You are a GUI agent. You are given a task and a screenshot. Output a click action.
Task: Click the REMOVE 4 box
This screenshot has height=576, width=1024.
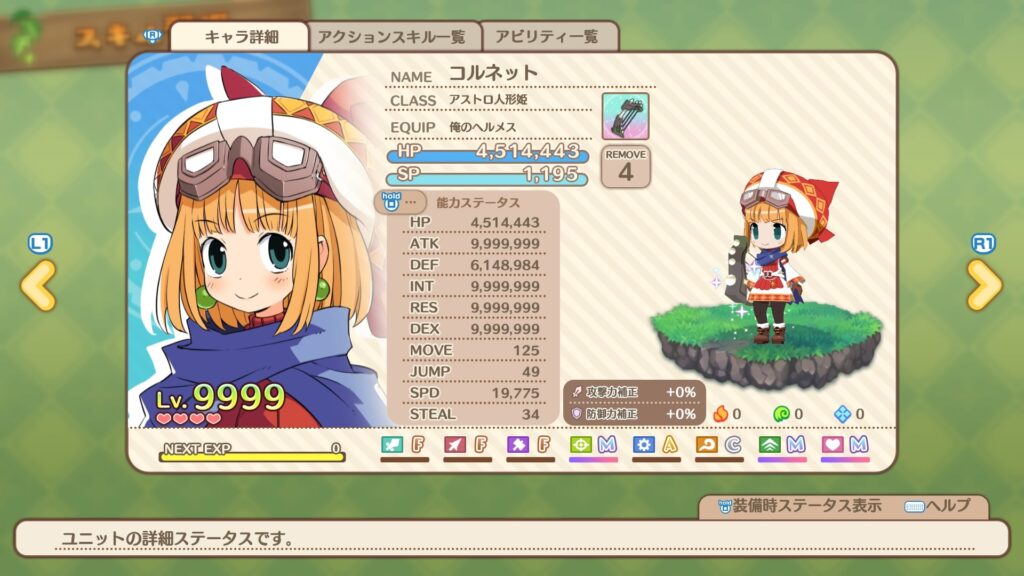(x=626, y=166)
